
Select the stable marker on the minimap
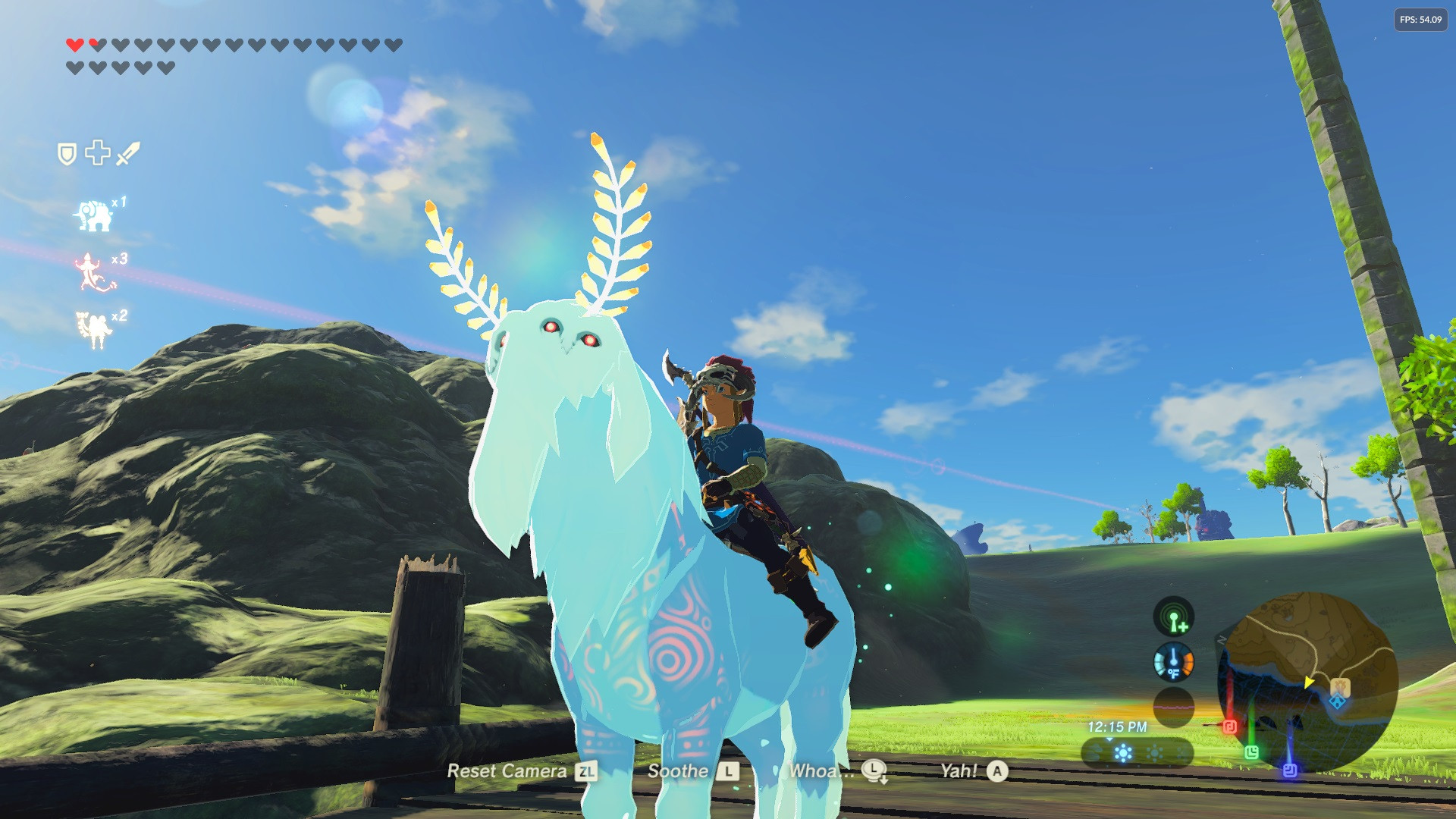[1340, 687]
